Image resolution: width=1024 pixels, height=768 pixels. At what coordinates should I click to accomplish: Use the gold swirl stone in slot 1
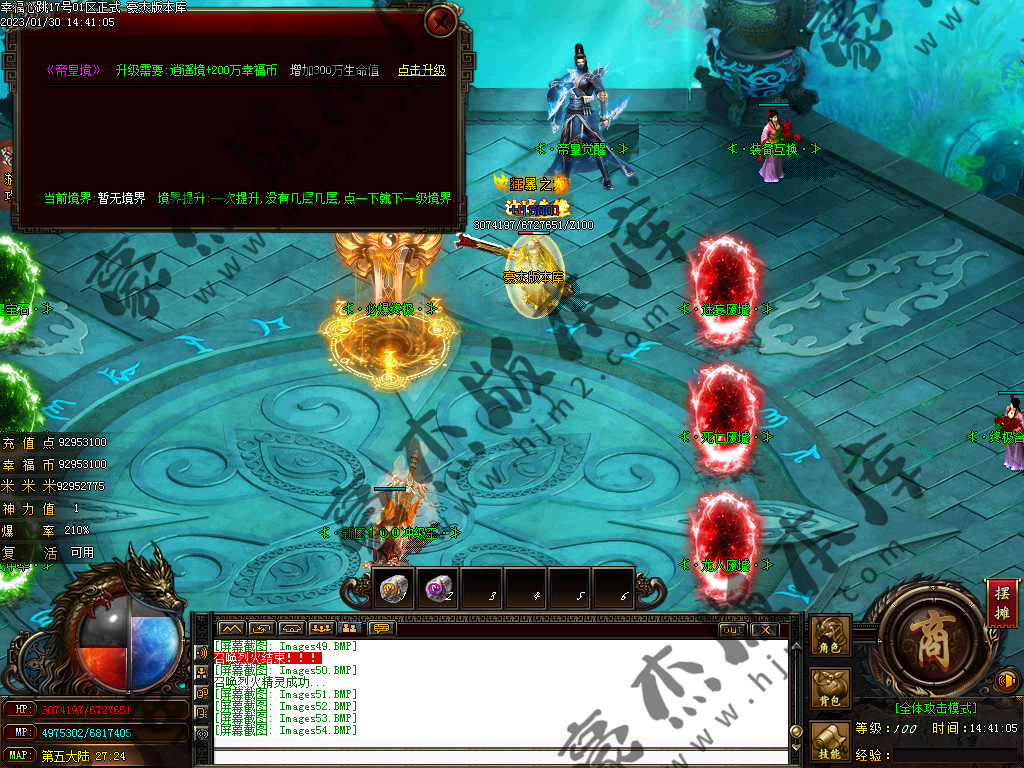(392, 589)
